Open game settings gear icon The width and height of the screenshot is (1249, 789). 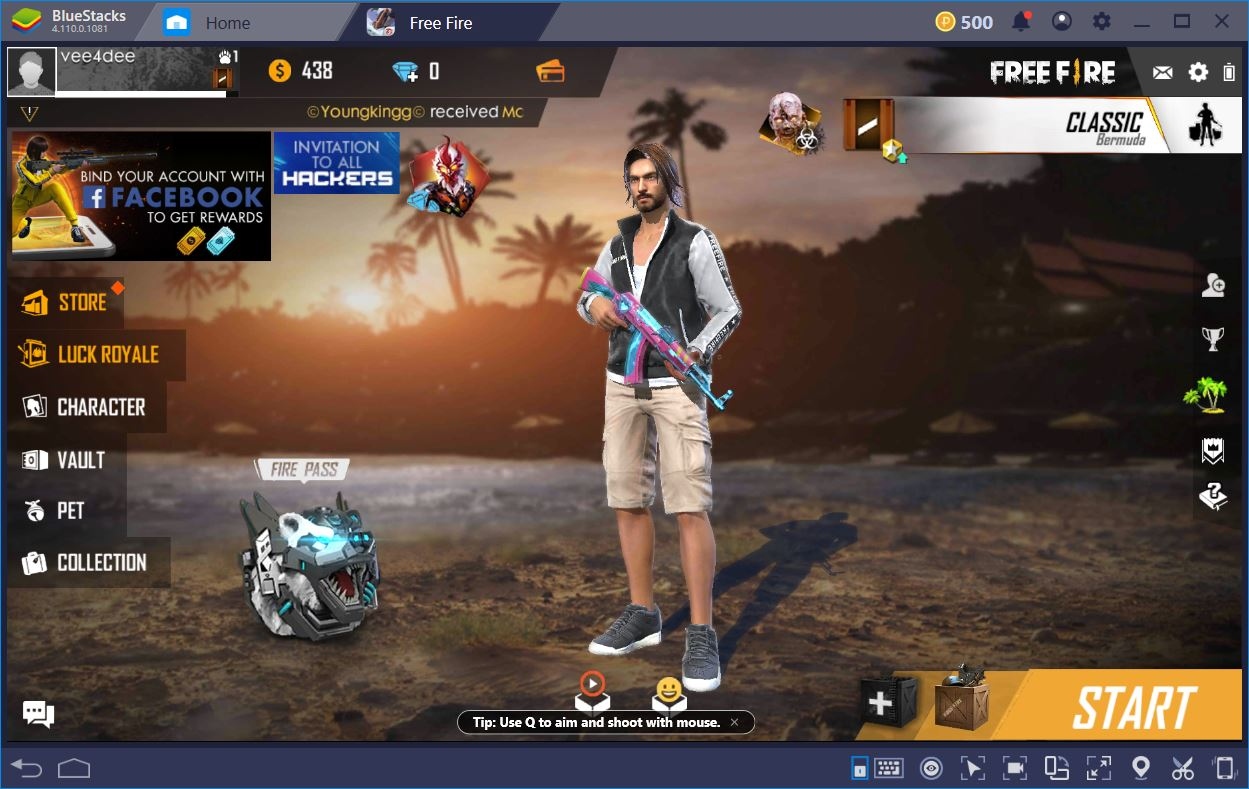coord(1198,72)
